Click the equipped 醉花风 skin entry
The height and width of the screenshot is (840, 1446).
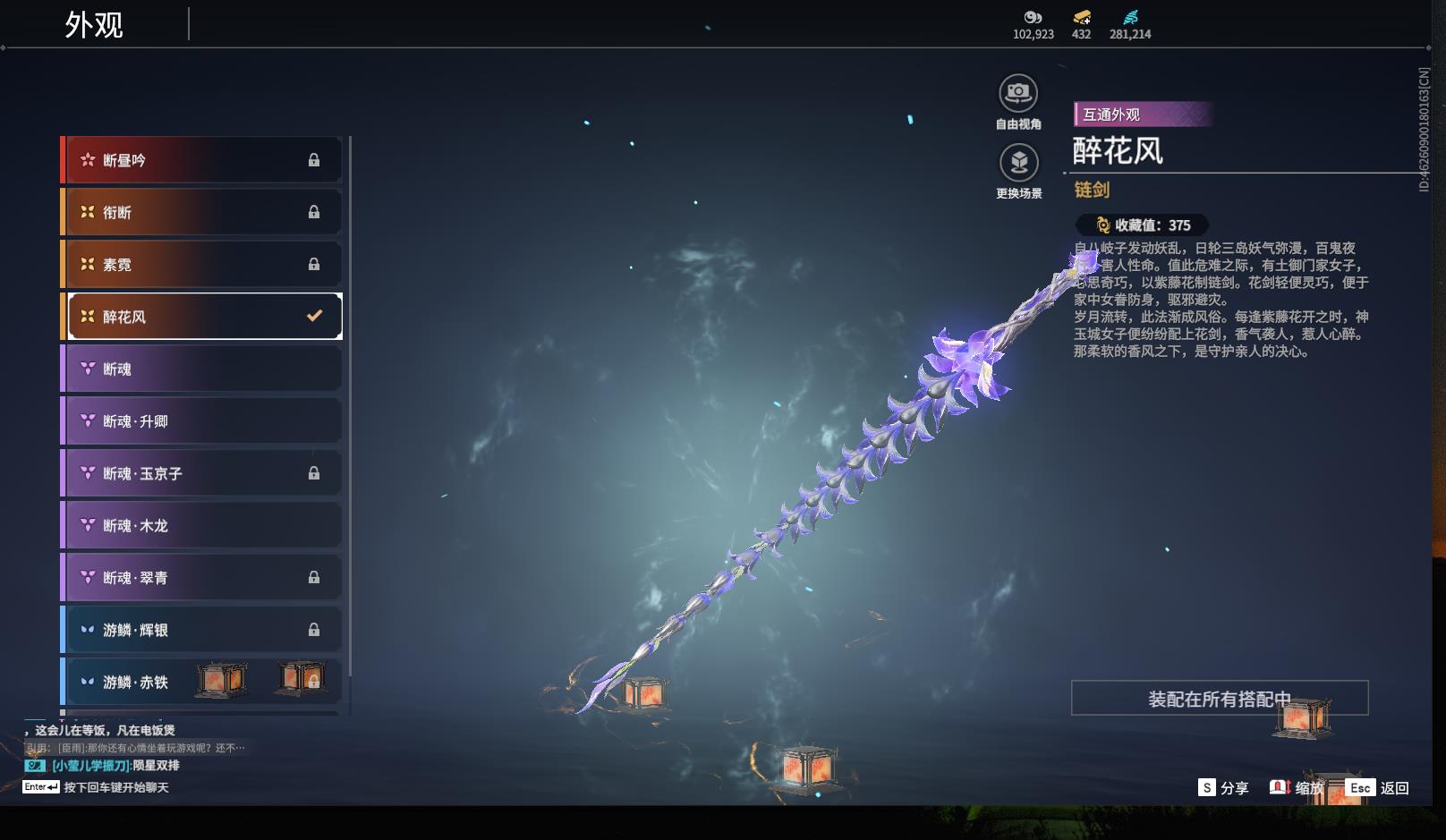coord(204,316)
